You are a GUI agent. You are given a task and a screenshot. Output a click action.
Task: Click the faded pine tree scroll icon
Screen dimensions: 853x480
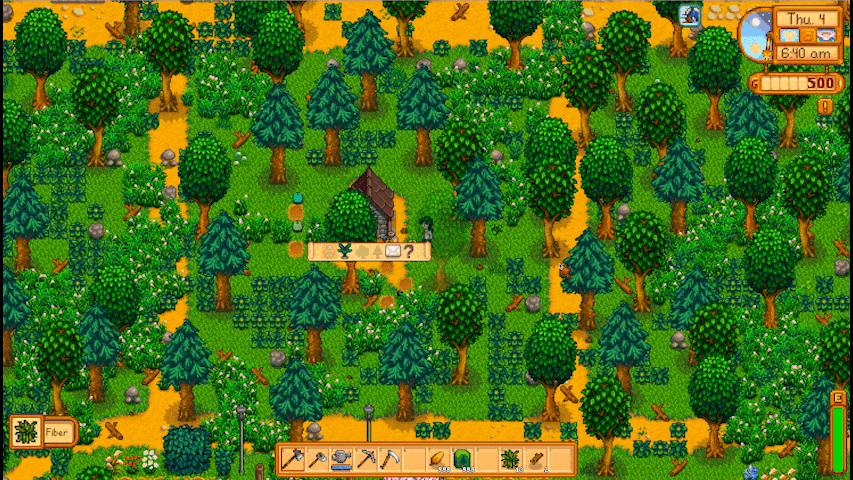tap(377, 251)
